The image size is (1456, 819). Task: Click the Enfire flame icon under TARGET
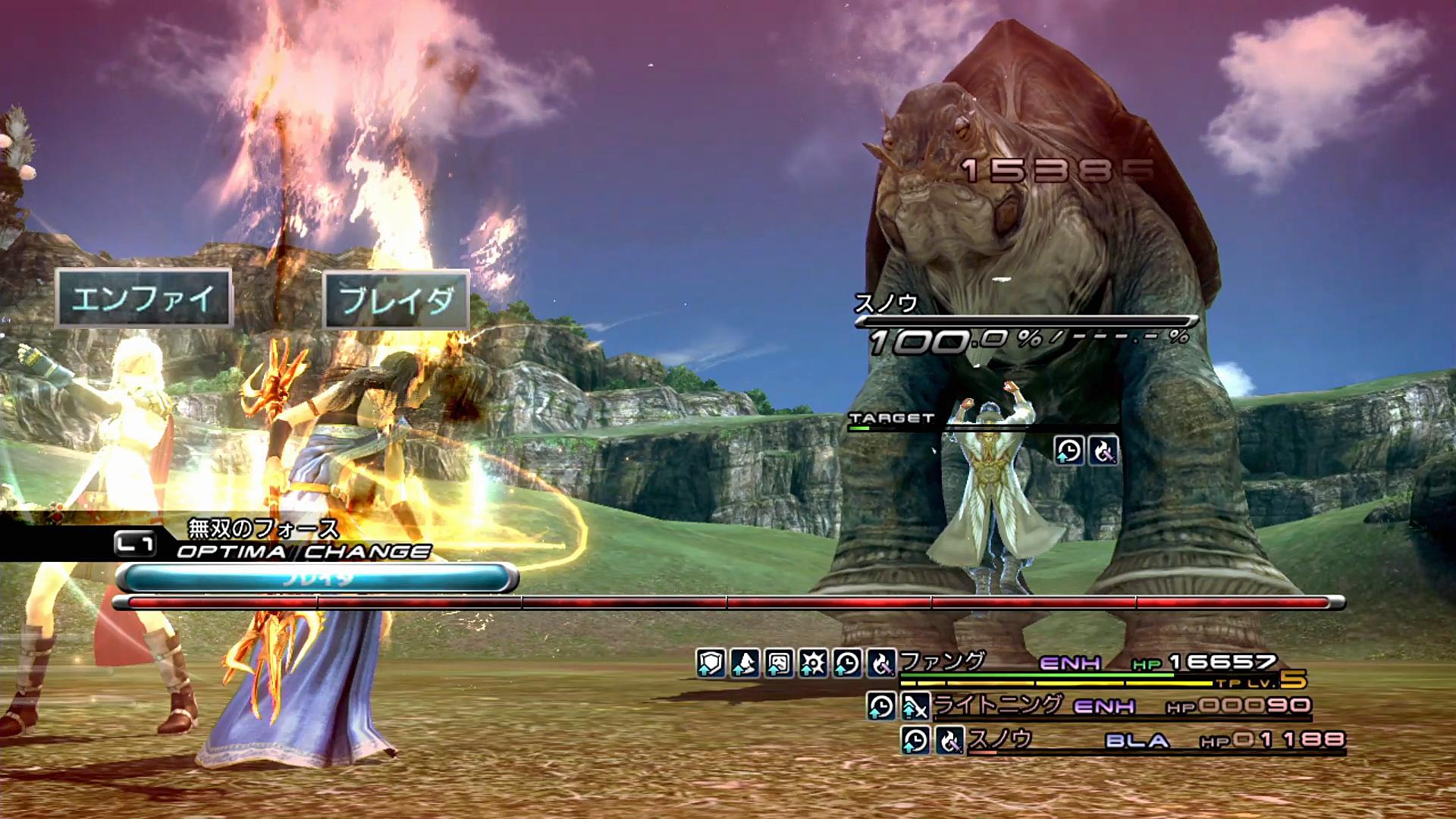click(1103, 451)
